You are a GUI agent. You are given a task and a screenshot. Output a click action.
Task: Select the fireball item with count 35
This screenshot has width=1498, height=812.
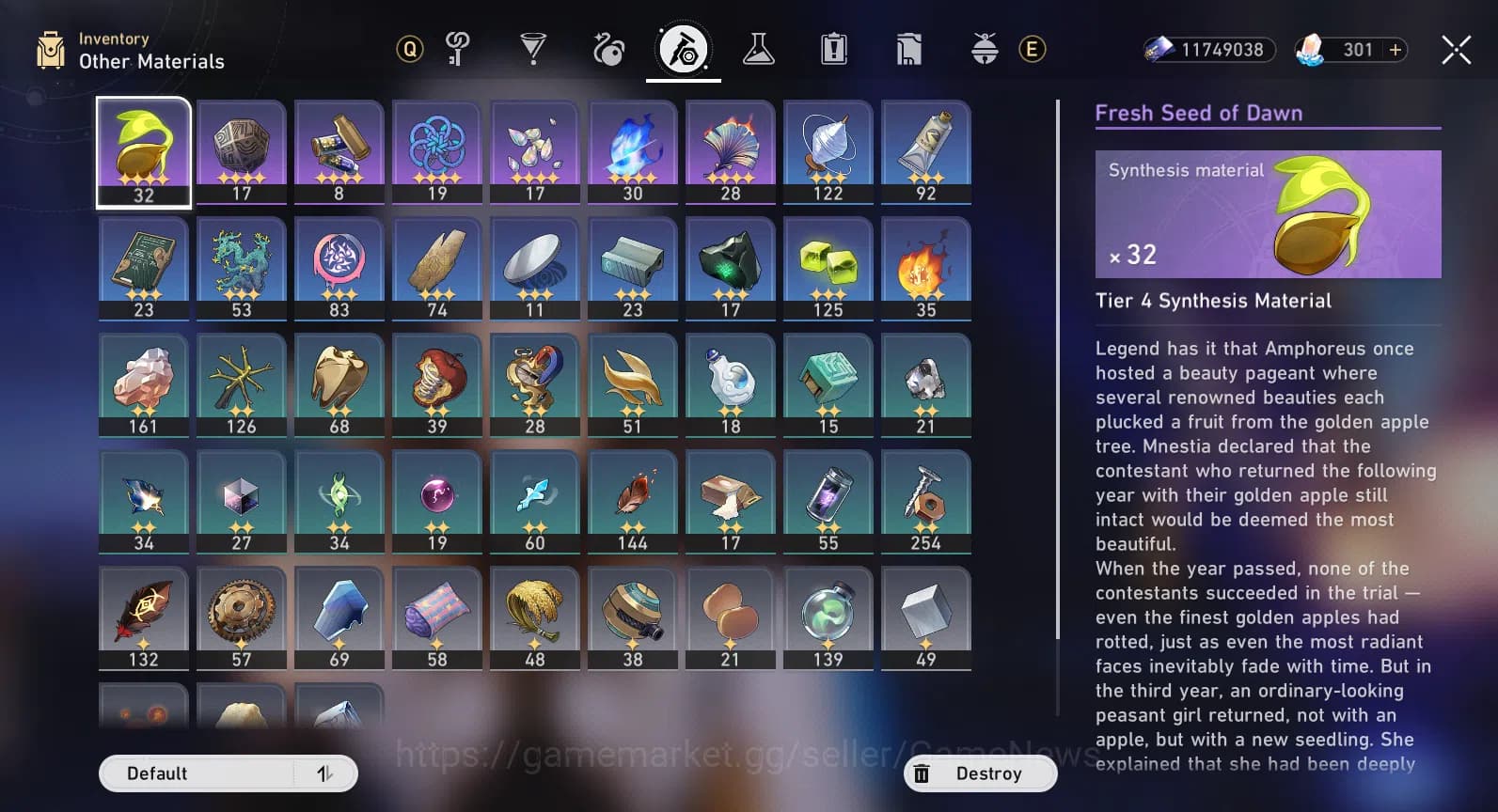click(x=926, y=268)
